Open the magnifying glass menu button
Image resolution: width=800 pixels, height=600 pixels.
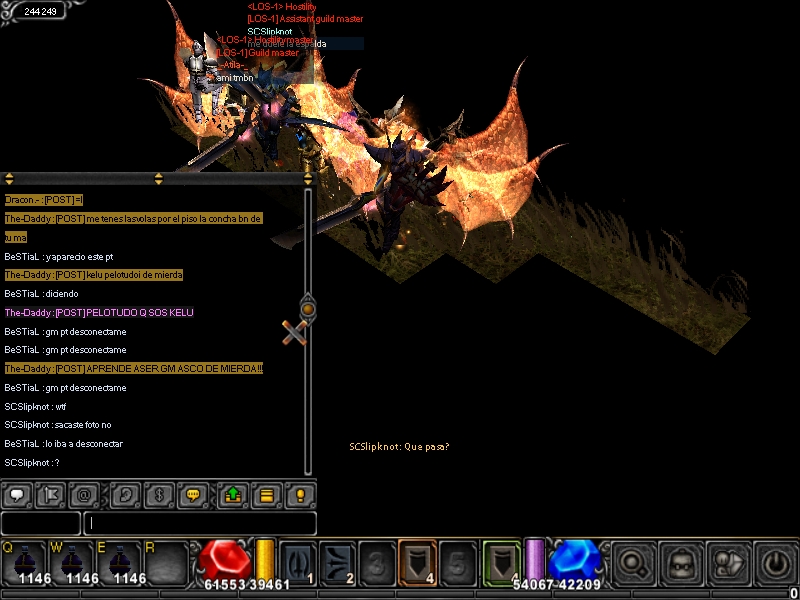(633, 561)
